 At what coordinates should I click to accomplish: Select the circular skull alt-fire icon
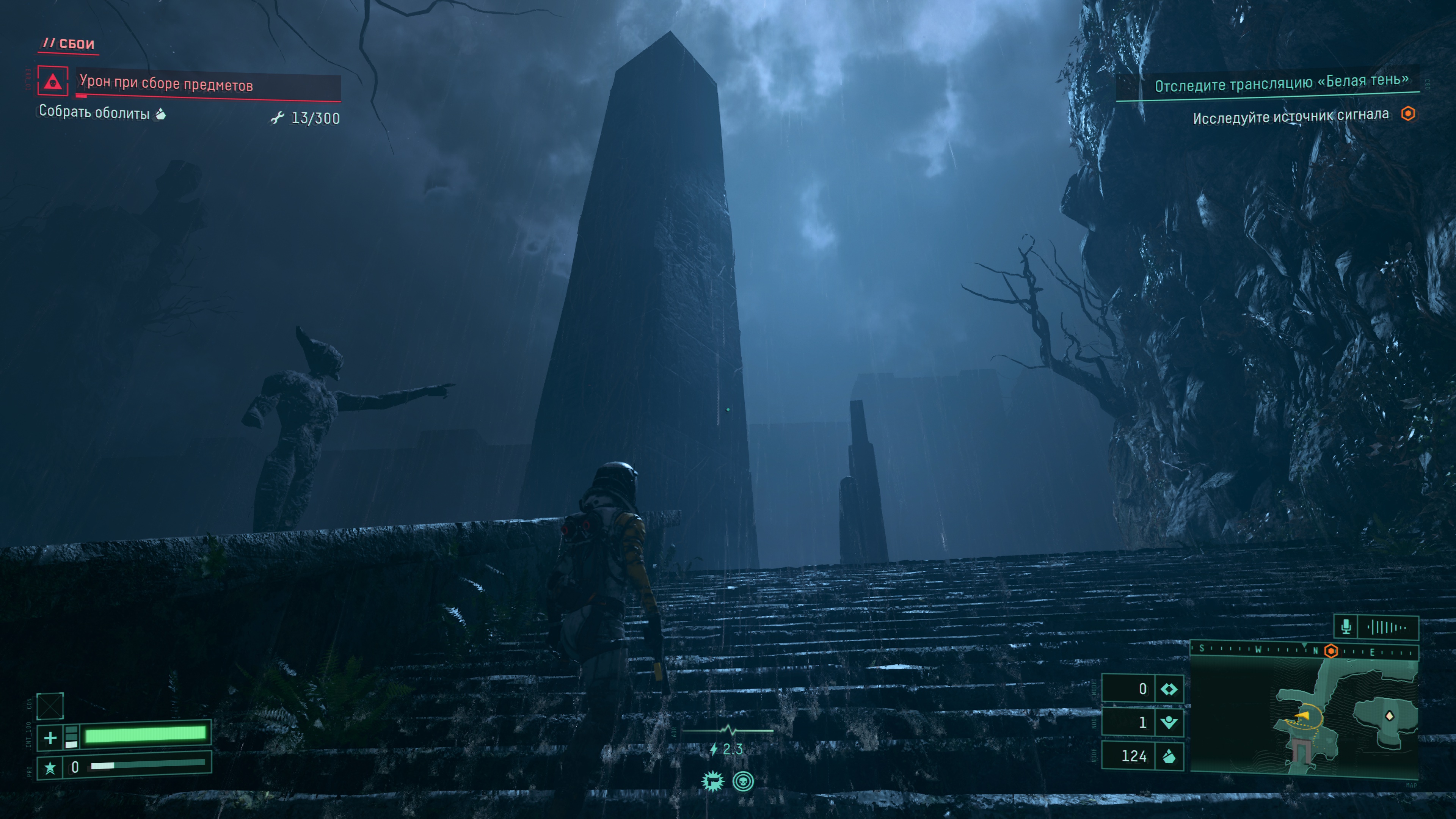point(743,782)
